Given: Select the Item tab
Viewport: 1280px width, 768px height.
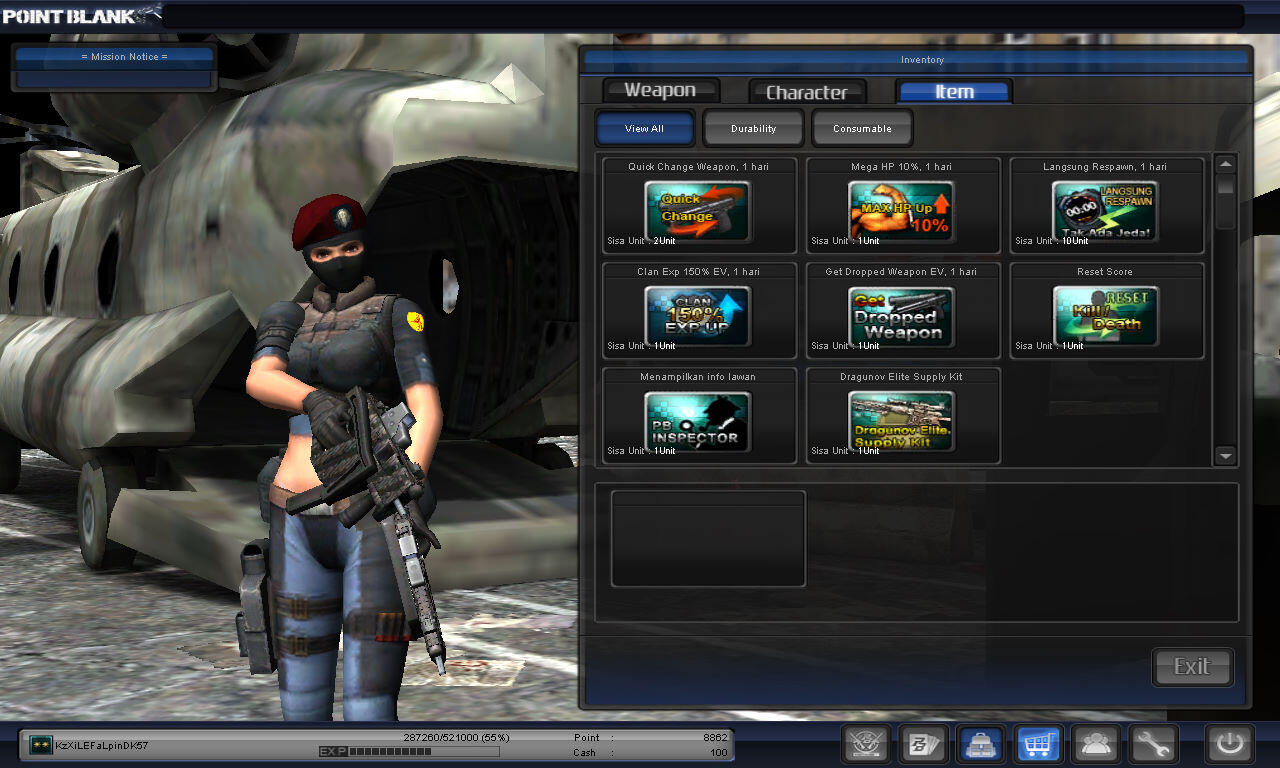Looking at the screenshot, I should (x=954, y=92).
